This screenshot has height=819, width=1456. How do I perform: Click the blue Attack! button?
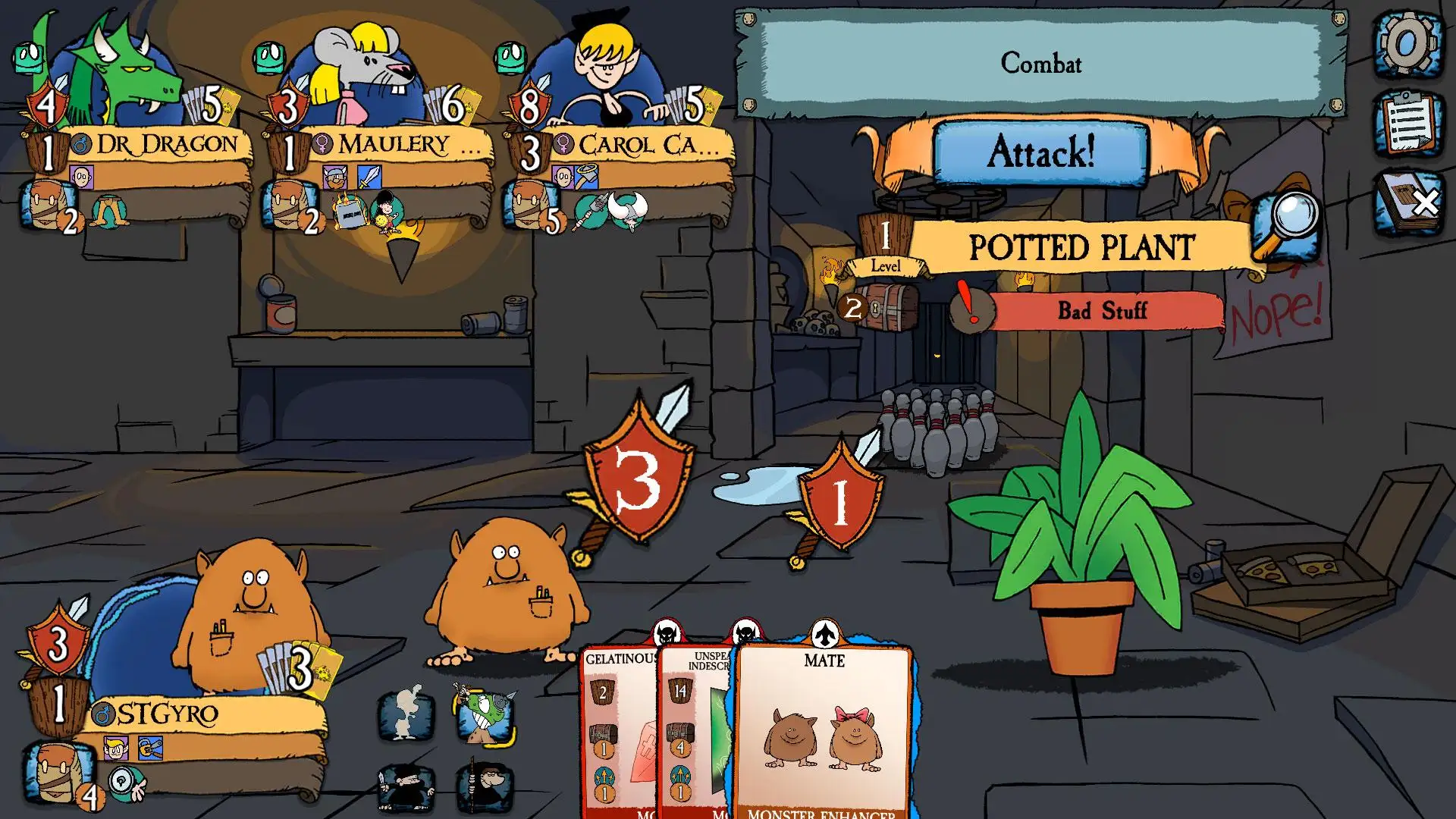pyautogui.click(x=1040, y=154)
